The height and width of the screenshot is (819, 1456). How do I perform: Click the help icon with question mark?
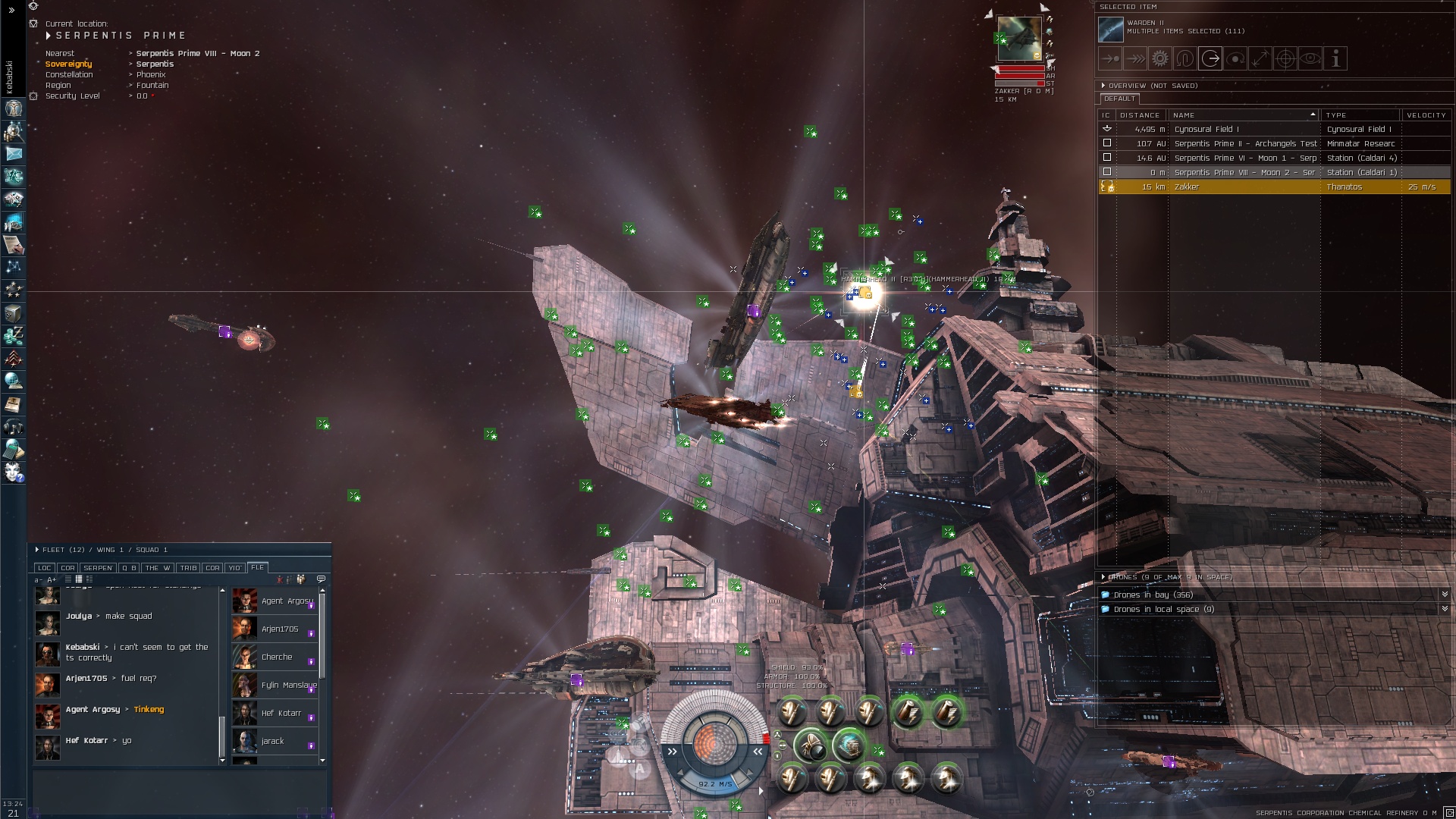[x=14, y=473]
